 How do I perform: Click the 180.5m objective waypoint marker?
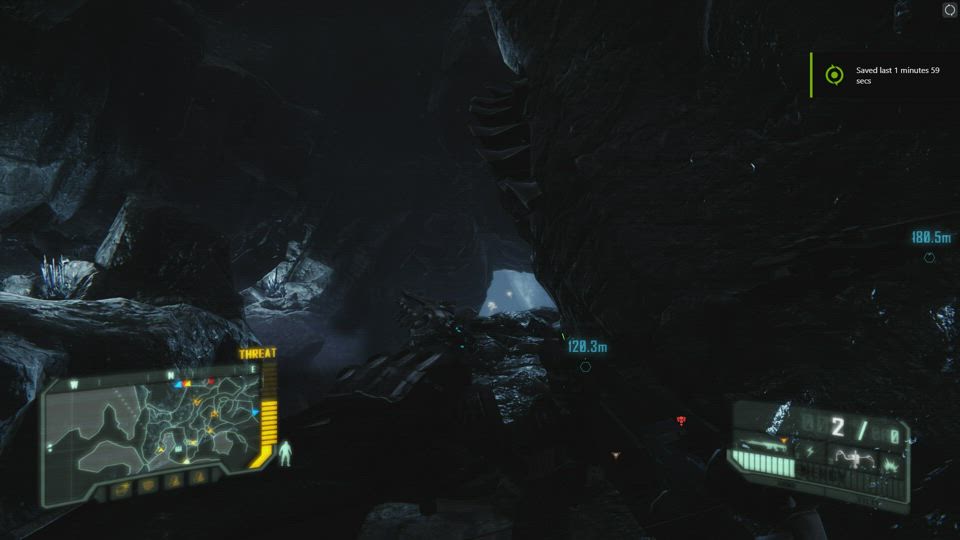coord(929,257)
